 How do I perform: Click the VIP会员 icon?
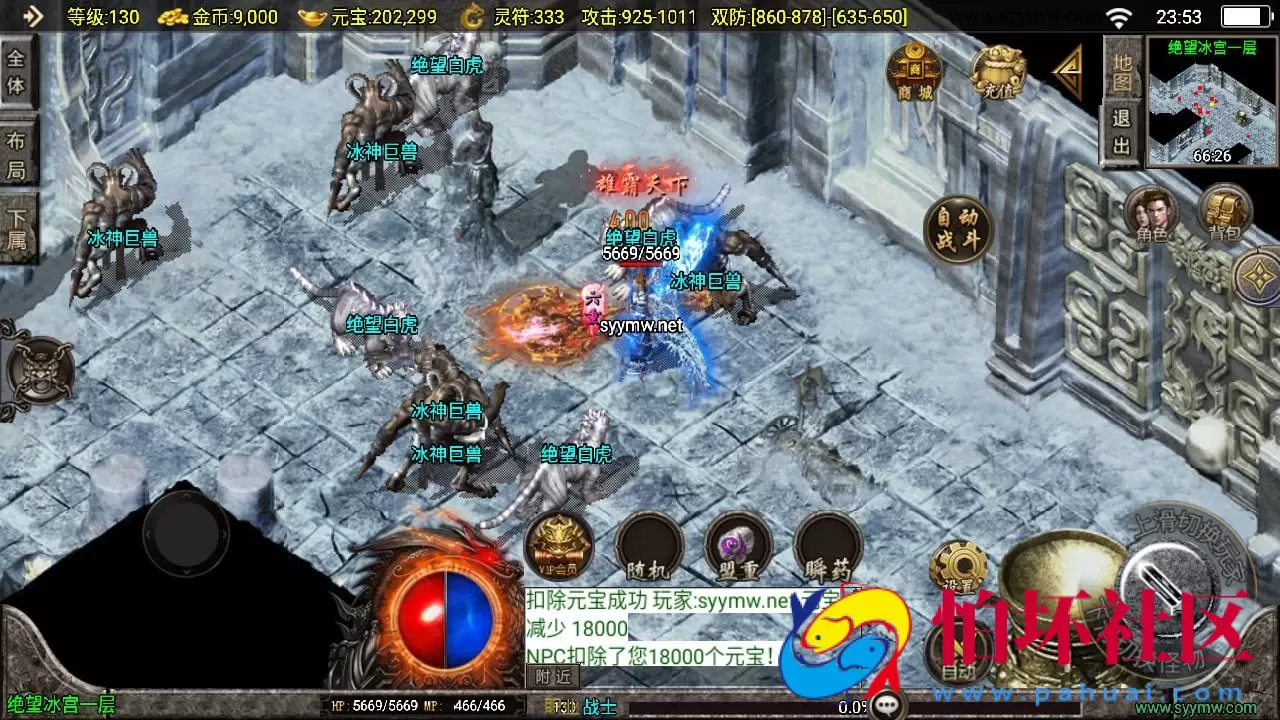click(557, 545)
